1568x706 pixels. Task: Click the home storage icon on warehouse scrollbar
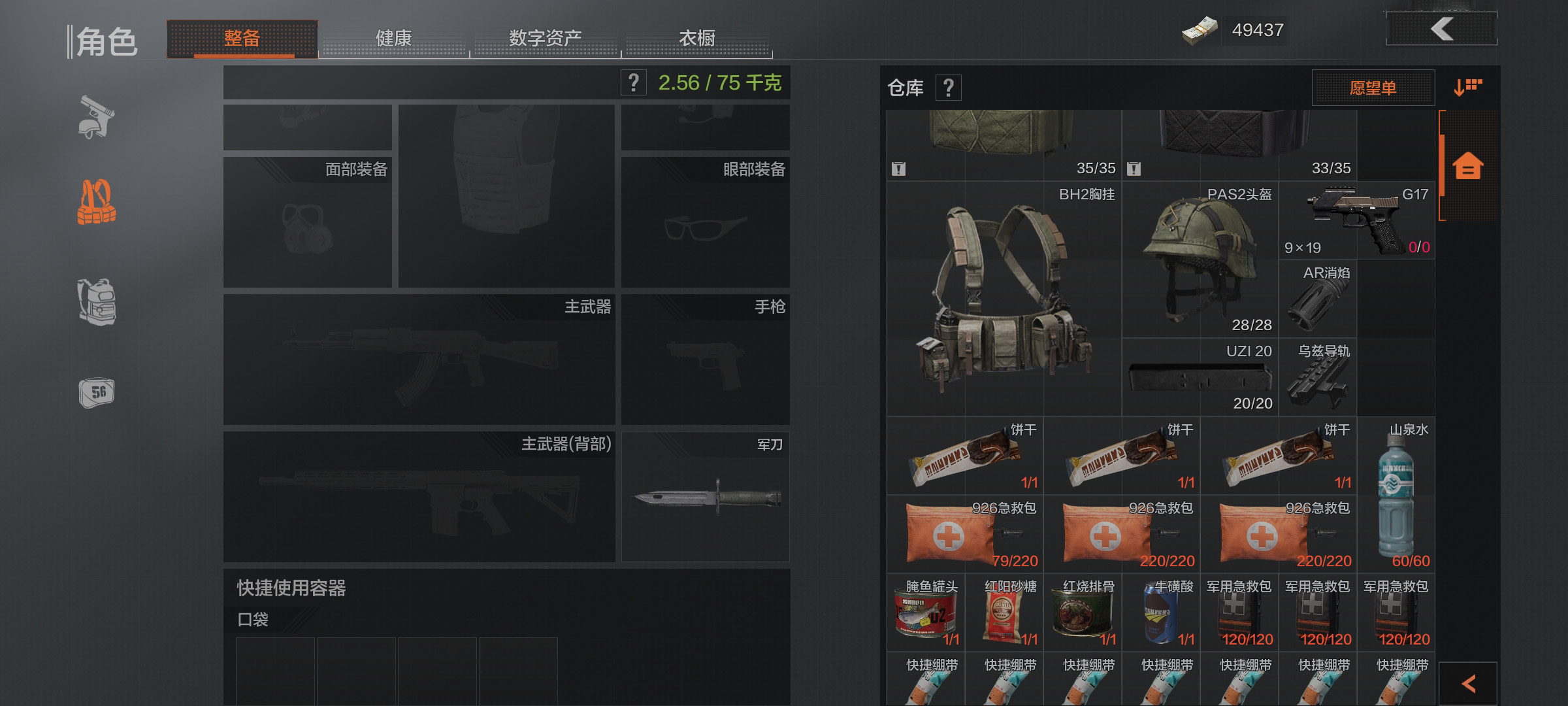click(x=1467, y=167)
